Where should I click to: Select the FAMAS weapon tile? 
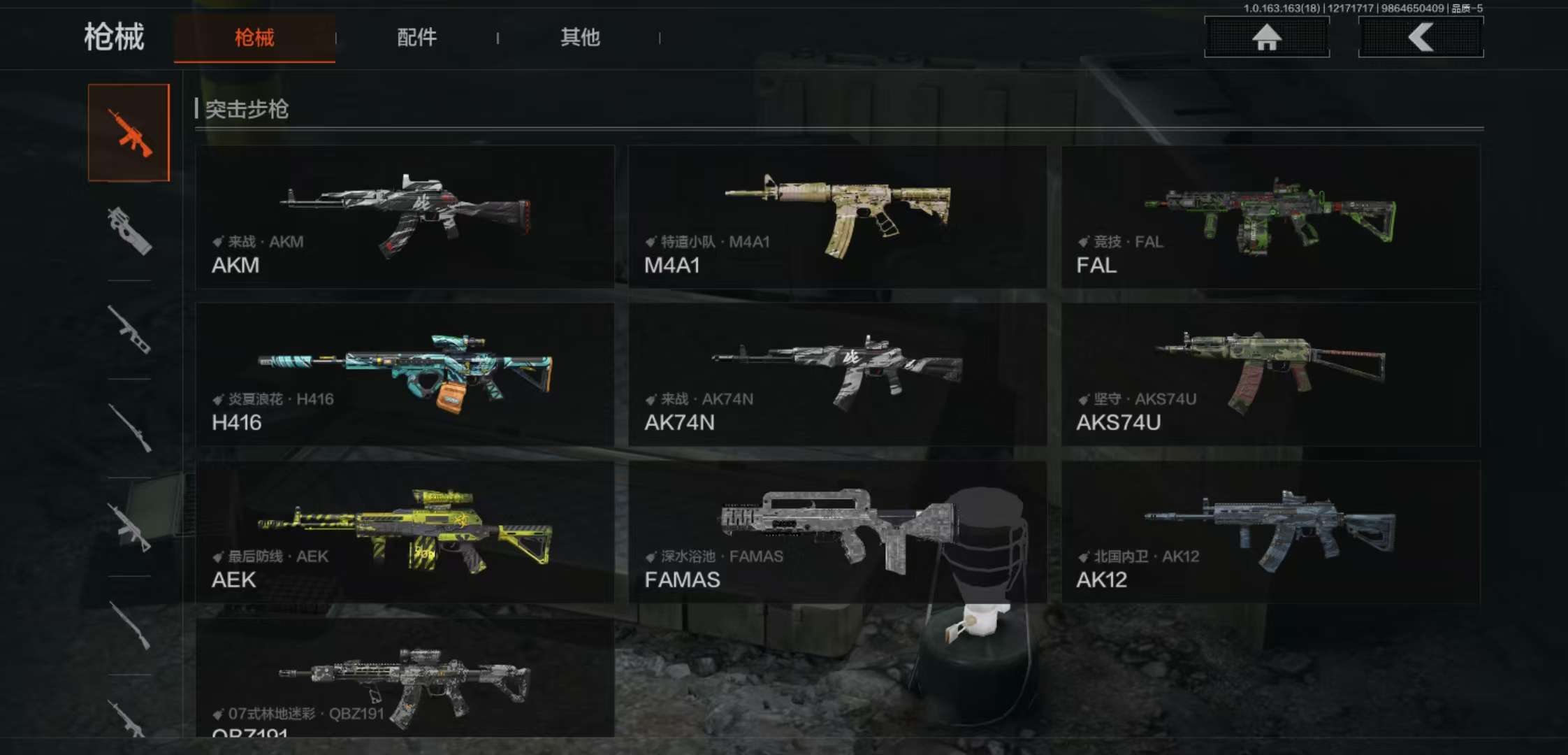click(837, 532)
